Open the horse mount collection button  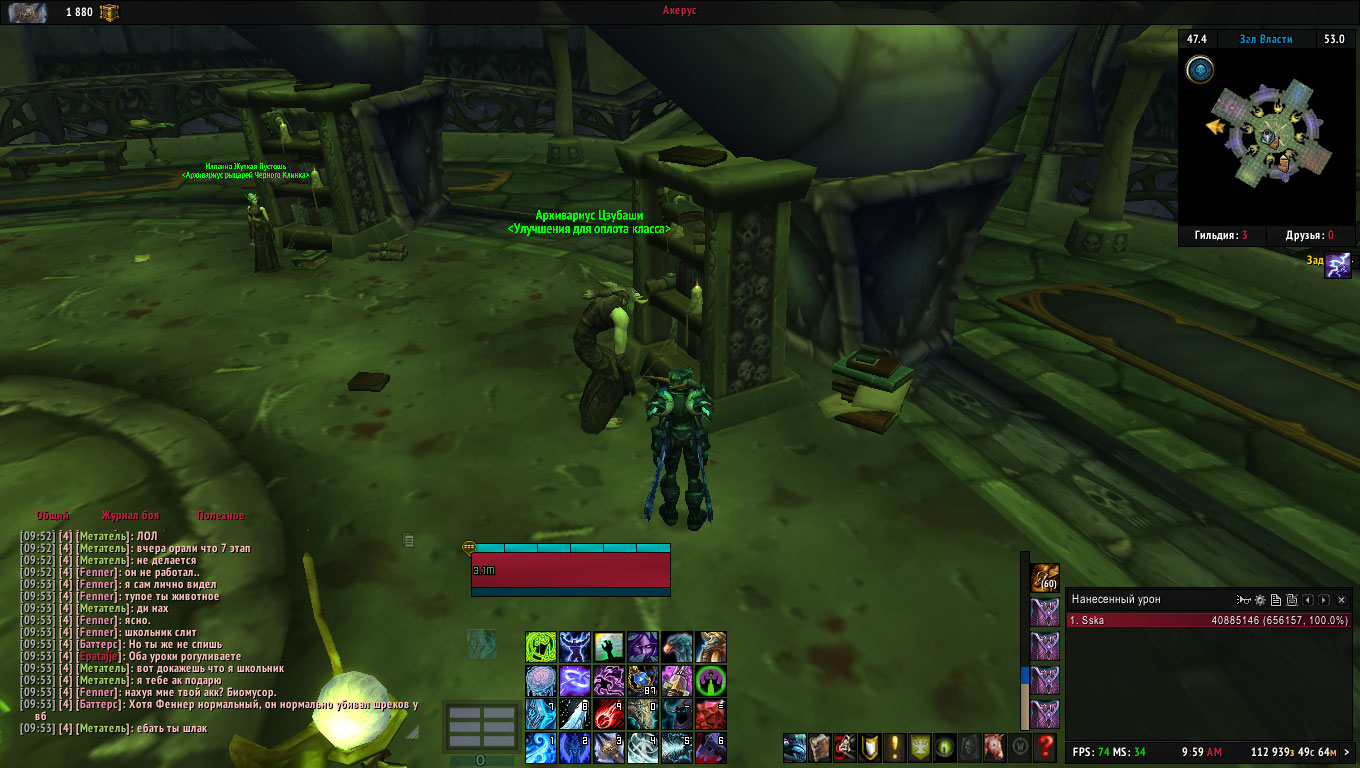click(x=995, y=746)
